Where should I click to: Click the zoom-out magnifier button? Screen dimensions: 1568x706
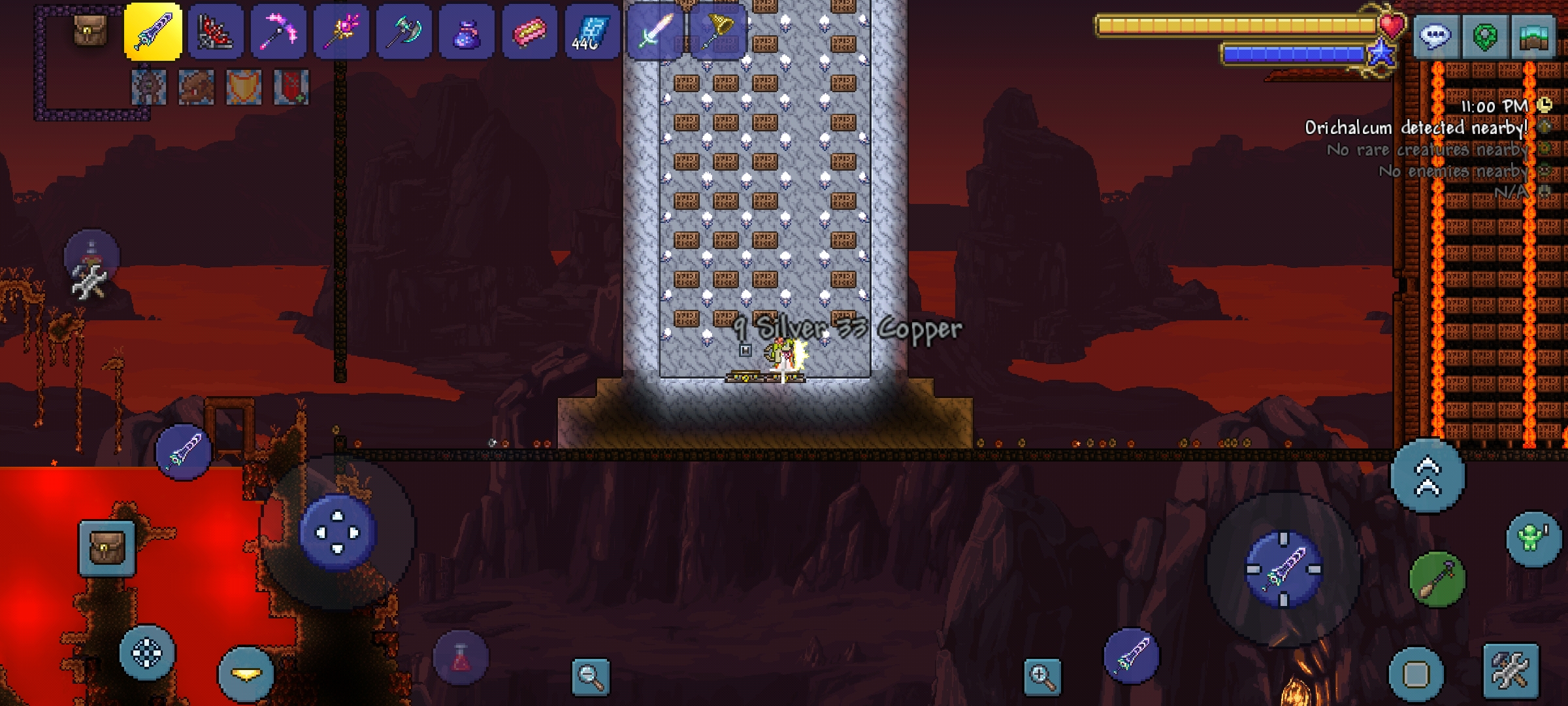click(x=590, y=676)
